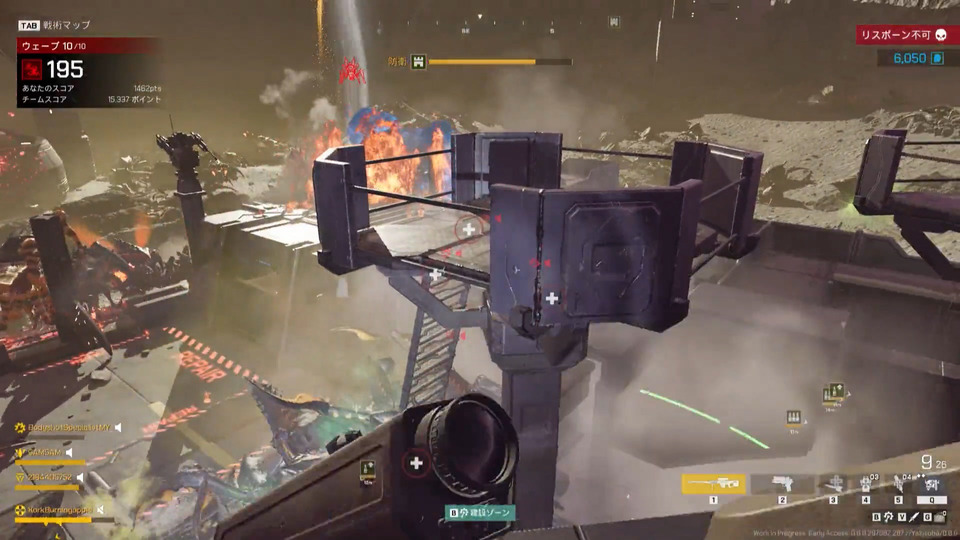
Task: Switch to the pistol weapon slot
Action: pos(783,484)
